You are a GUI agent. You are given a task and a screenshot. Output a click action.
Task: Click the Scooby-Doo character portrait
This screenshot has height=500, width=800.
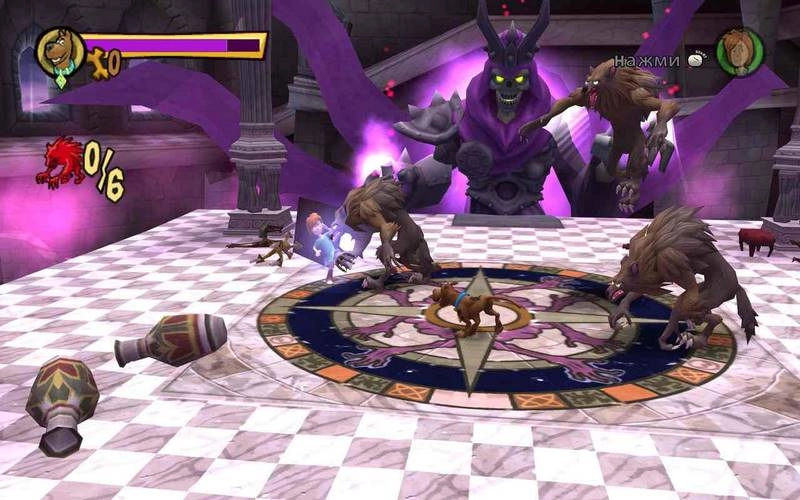61,53
